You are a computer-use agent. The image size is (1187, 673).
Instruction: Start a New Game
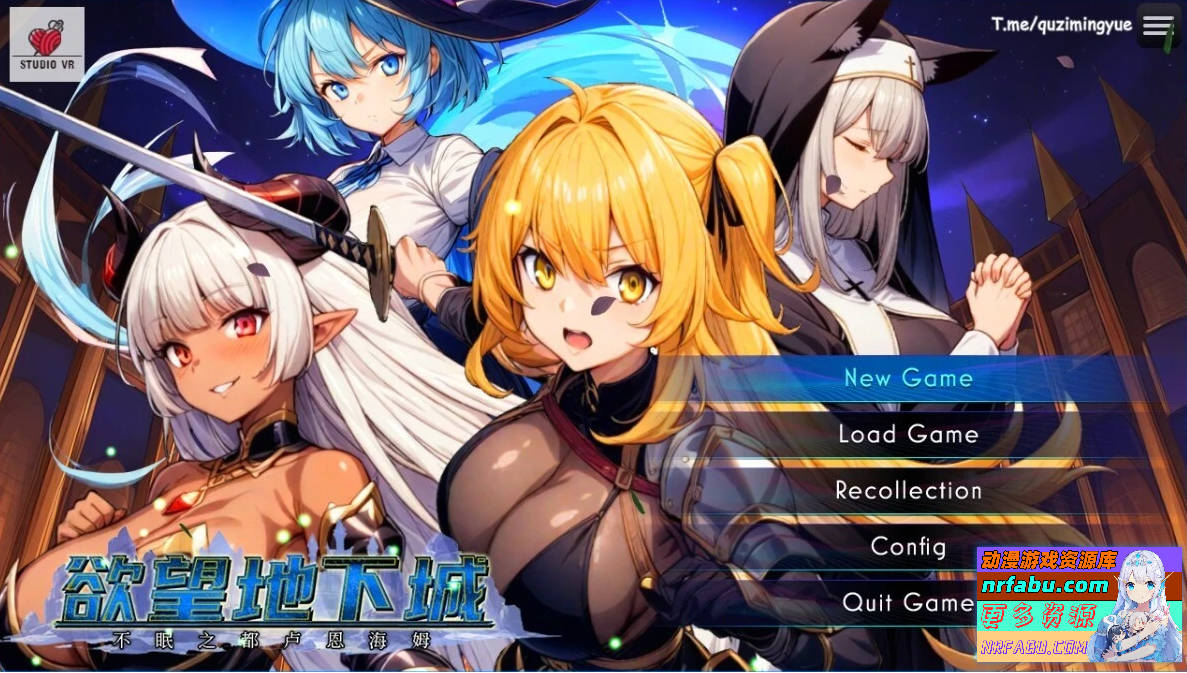point(908,378)
